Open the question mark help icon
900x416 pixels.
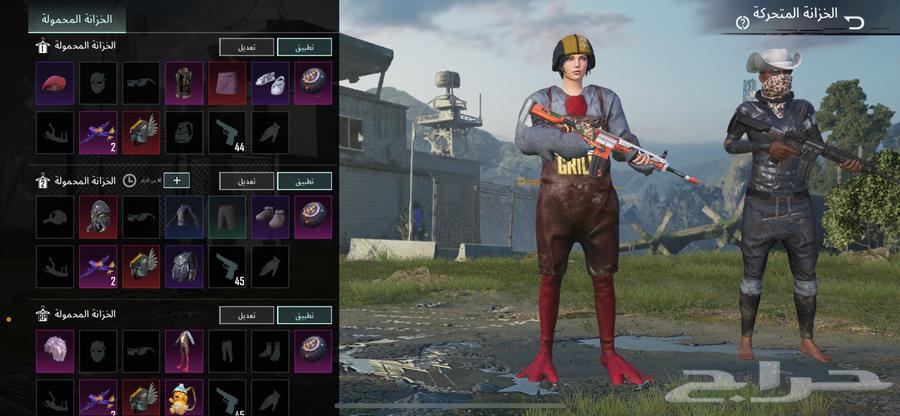click(x=742, y=21)
